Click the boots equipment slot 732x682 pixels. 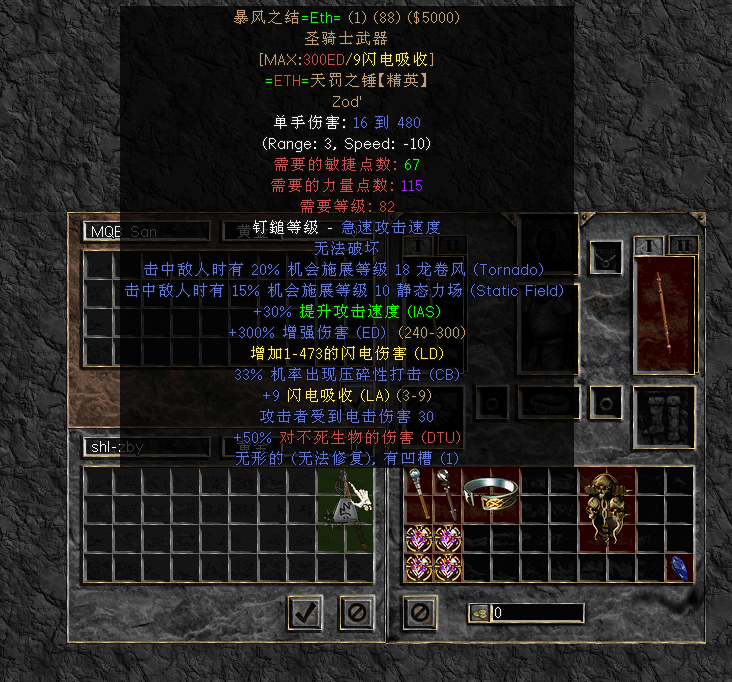pos(664,411)
